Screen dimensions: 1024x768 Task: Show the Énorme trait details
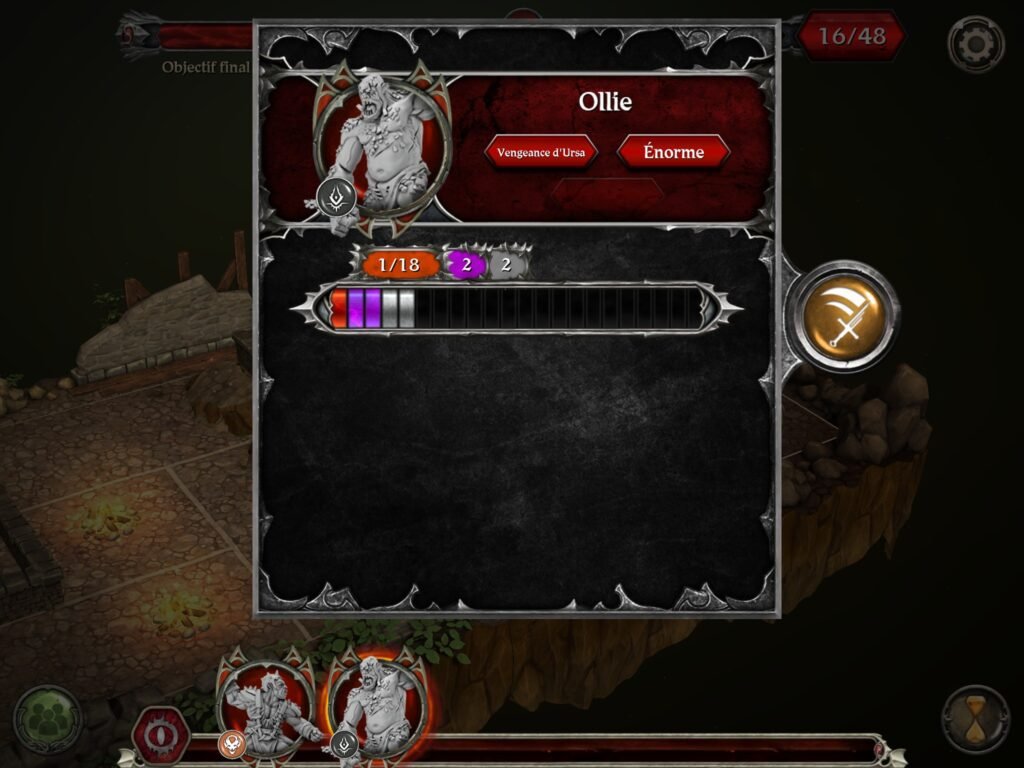673,152
